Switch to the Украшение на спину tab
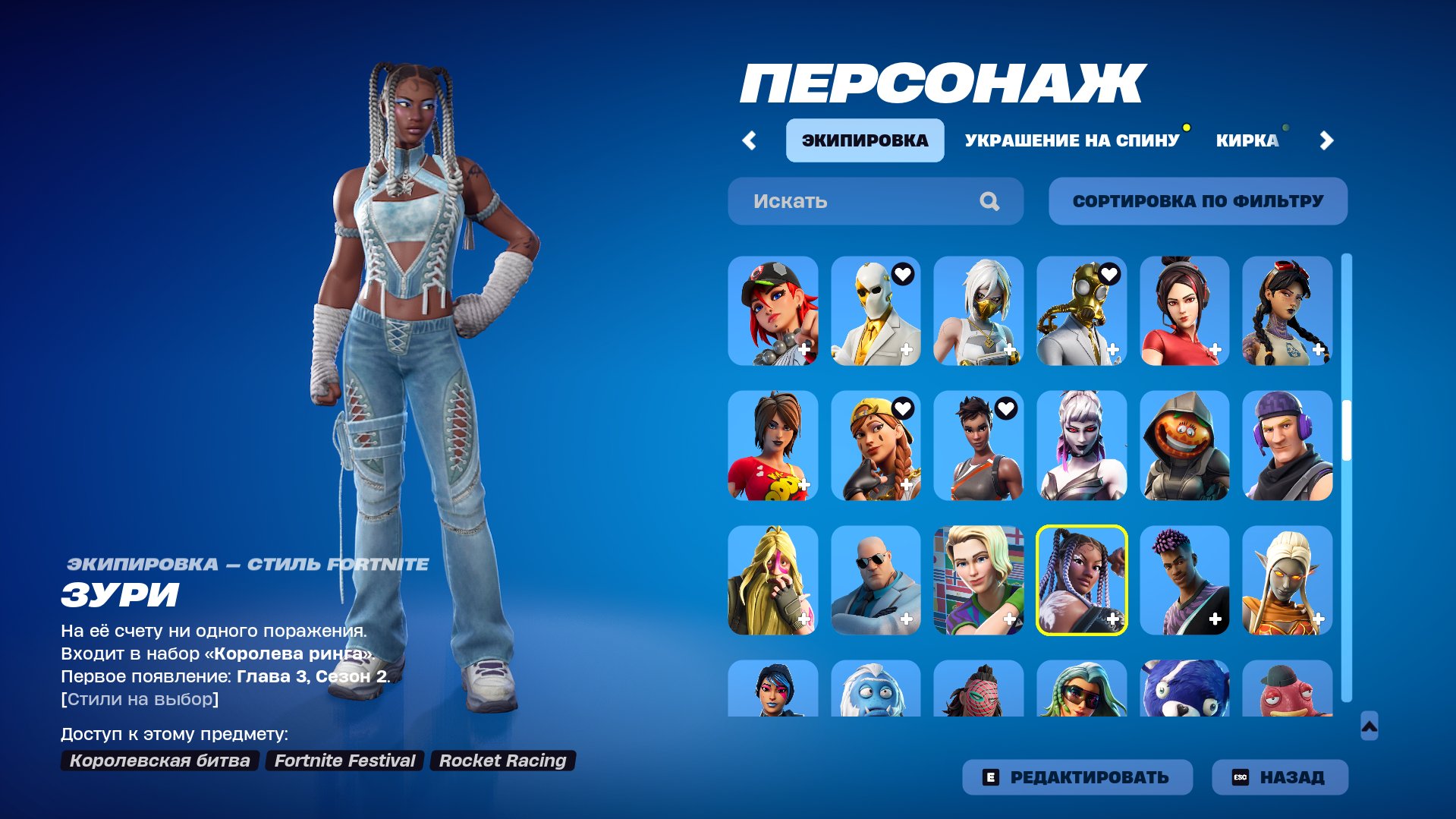The width and height of the screenshot is (1456, 819). pyautogui.click(x=1072, y=139)
